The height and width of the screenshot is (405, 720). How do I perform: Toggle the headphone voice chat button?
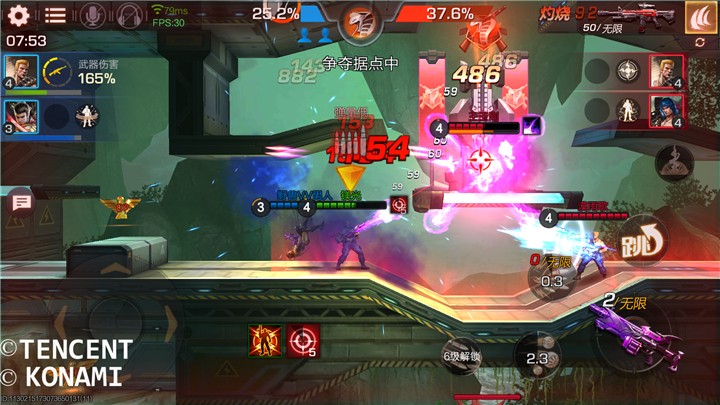pos(129,15)
